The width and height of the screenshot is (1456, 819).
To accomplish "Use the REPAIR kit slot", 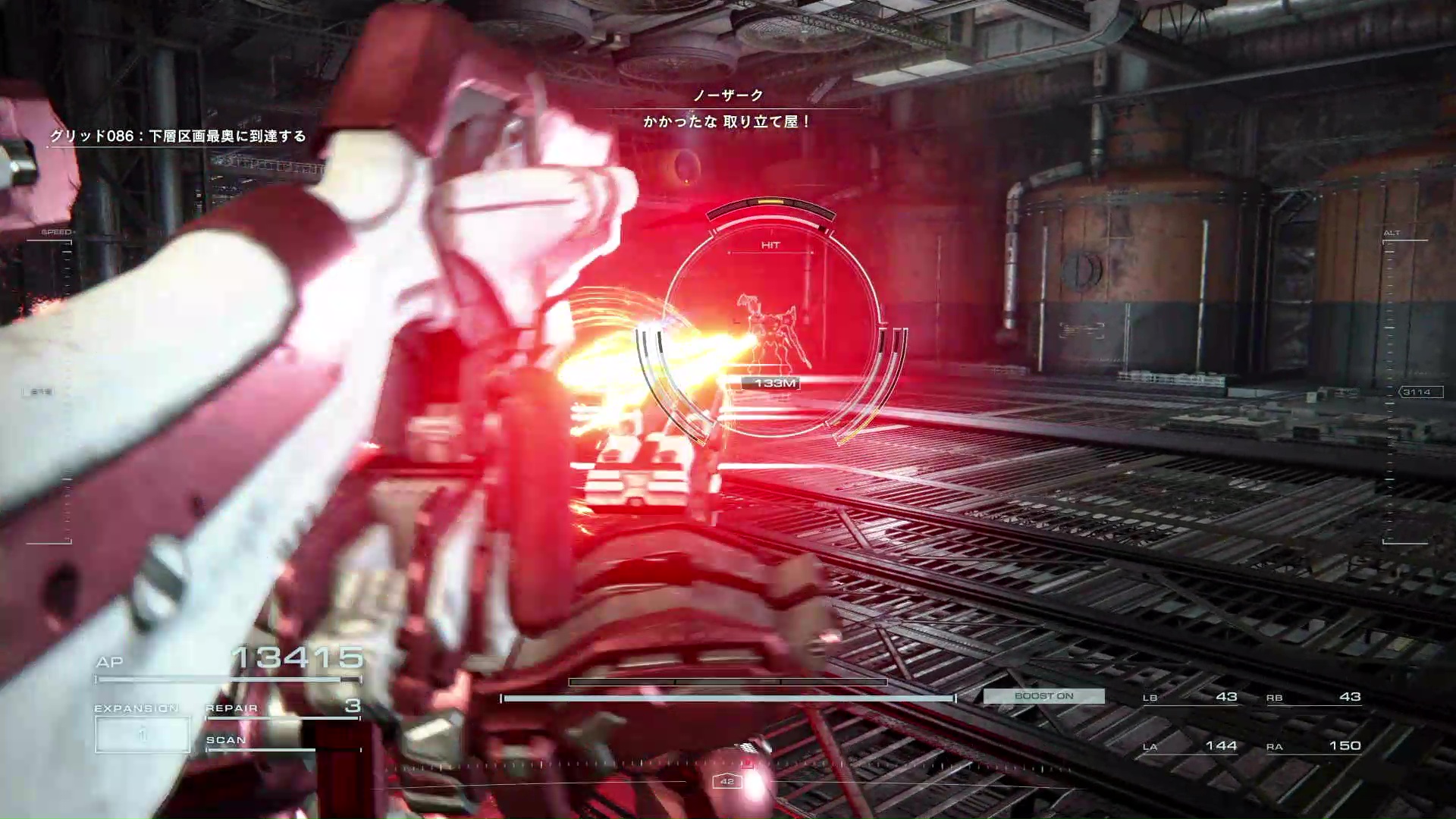I will point(282,708).
